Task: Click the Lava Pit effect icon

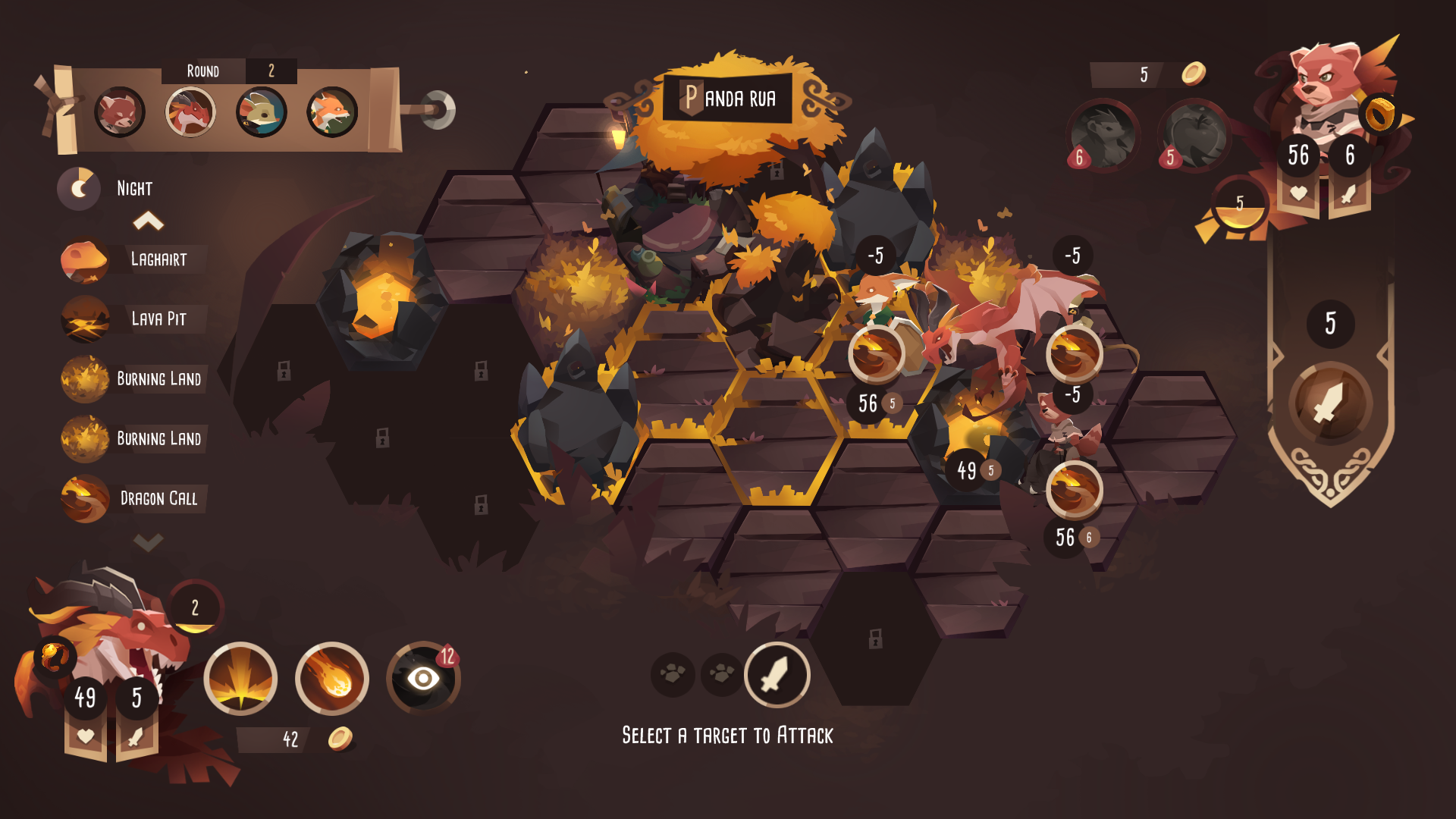Action: click(86, 319)
